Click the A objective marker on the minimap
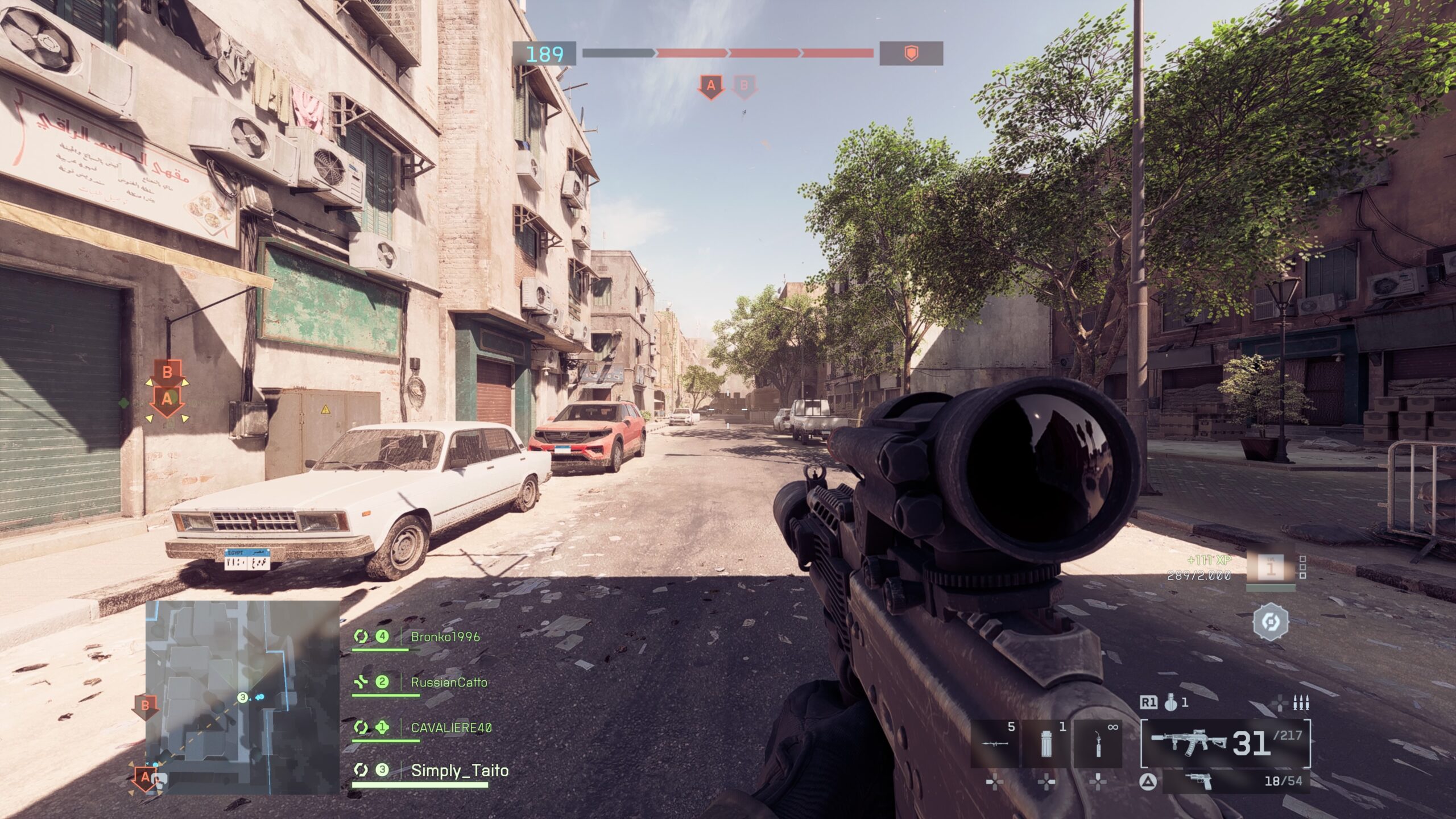The width and height of the screenshot is (1456, 819). pos(145,777)
